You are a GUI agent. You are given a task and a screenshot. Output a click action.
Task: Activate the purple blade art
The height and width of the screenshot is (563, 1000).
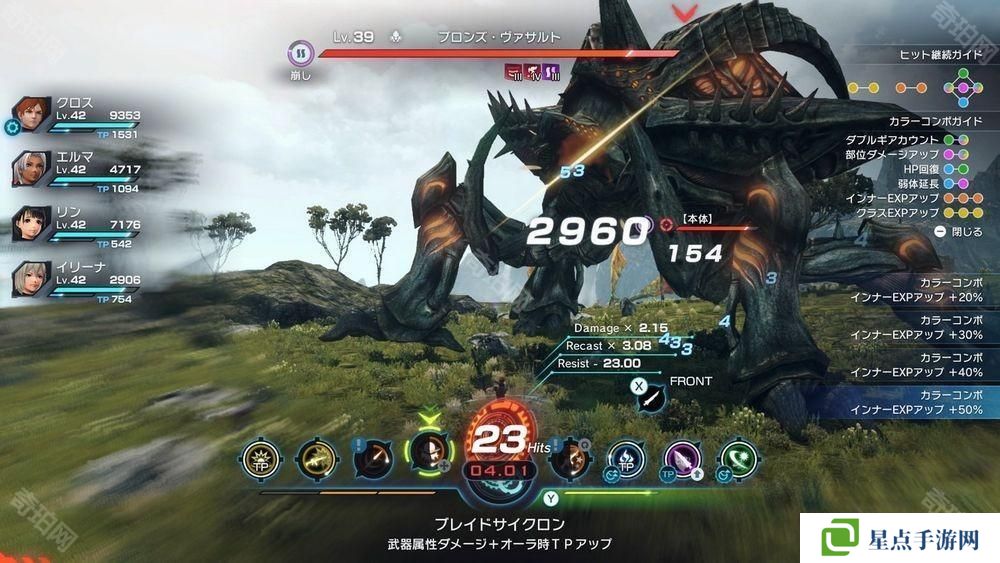(x=683, y=458)
